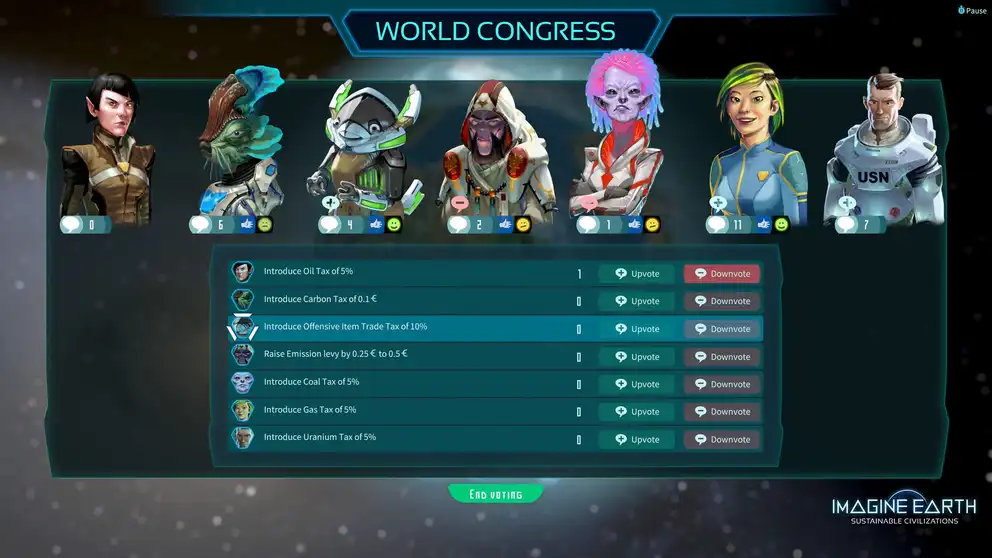Upvote the Carbon Tax proposal

point(636,301)
